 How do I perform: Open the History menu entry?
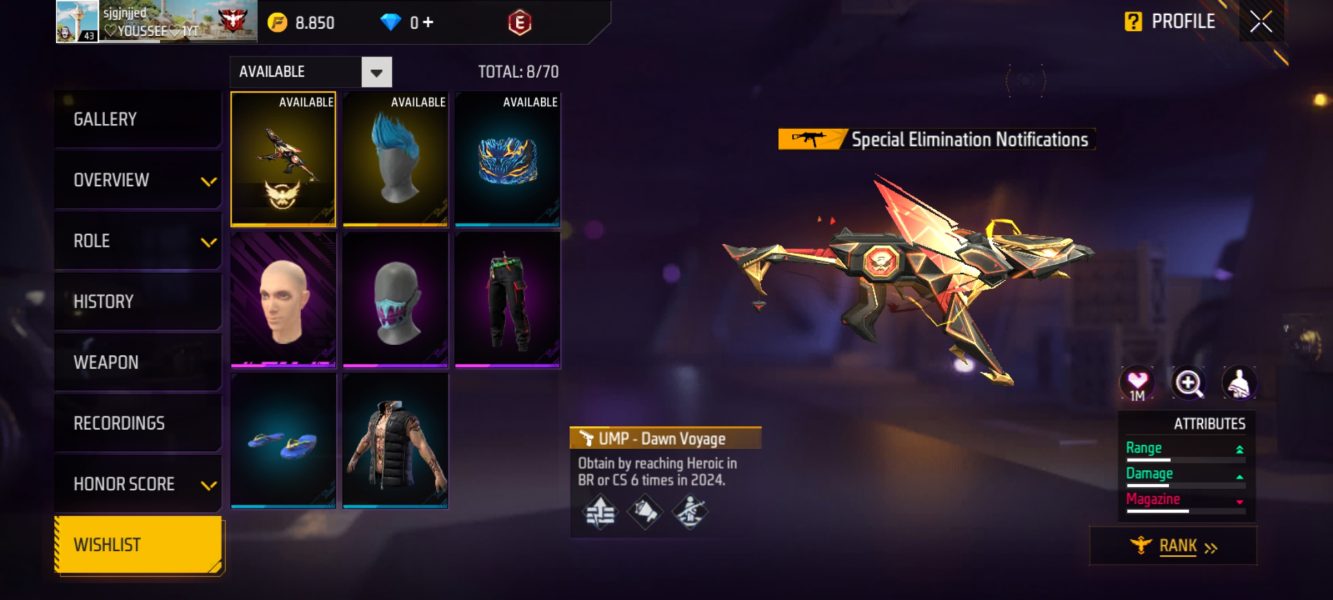(x=137, y=301)
